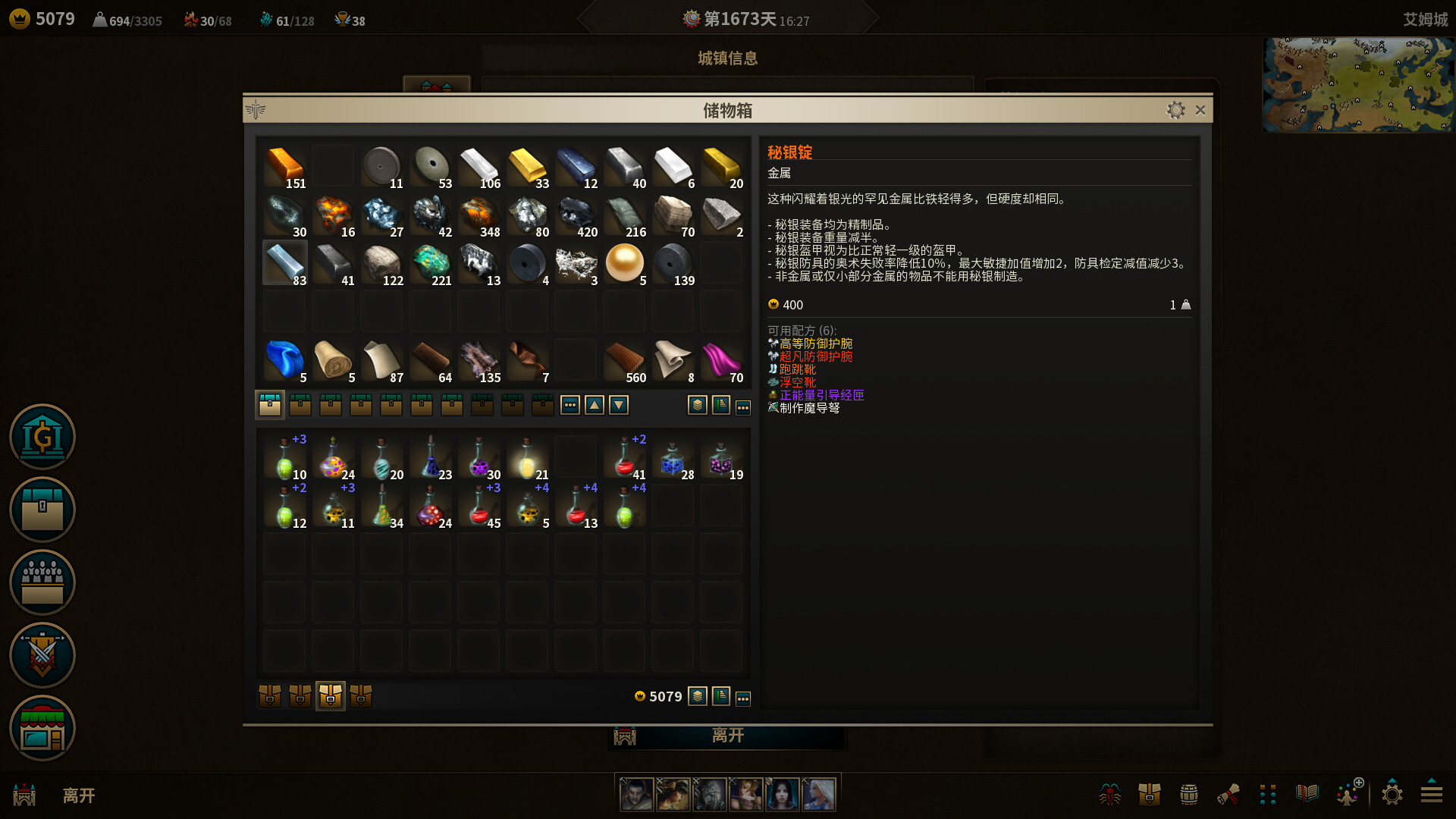Select the second storage chest tab
This screenshot has height=819, width=1456.
click(x=300, y=404)
